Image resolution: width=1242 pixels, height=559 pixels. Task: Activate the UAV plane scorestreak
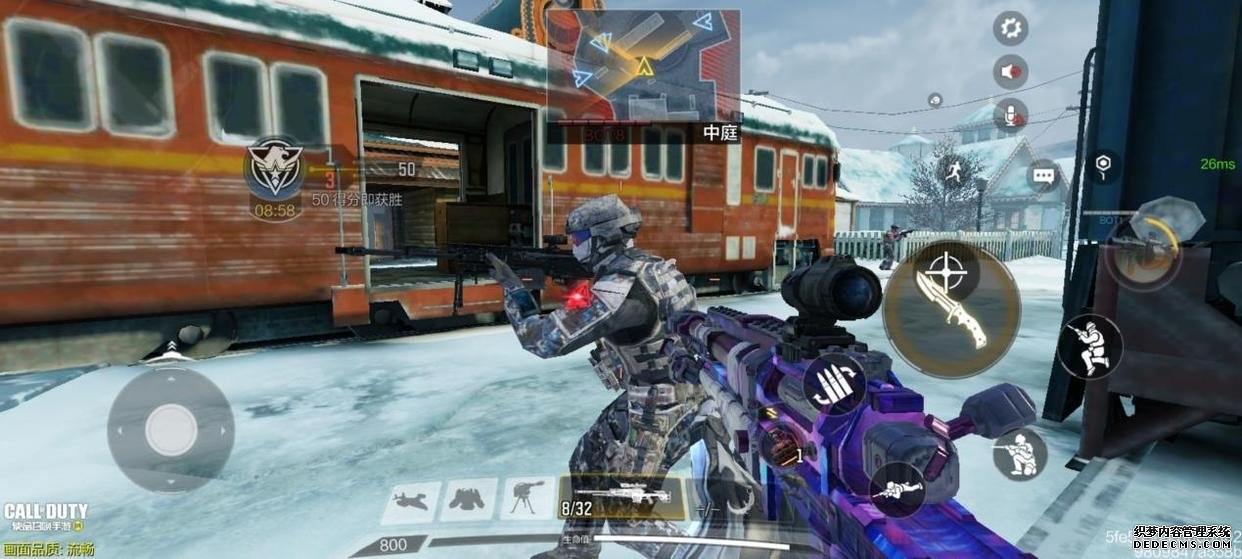coord(410,497)
